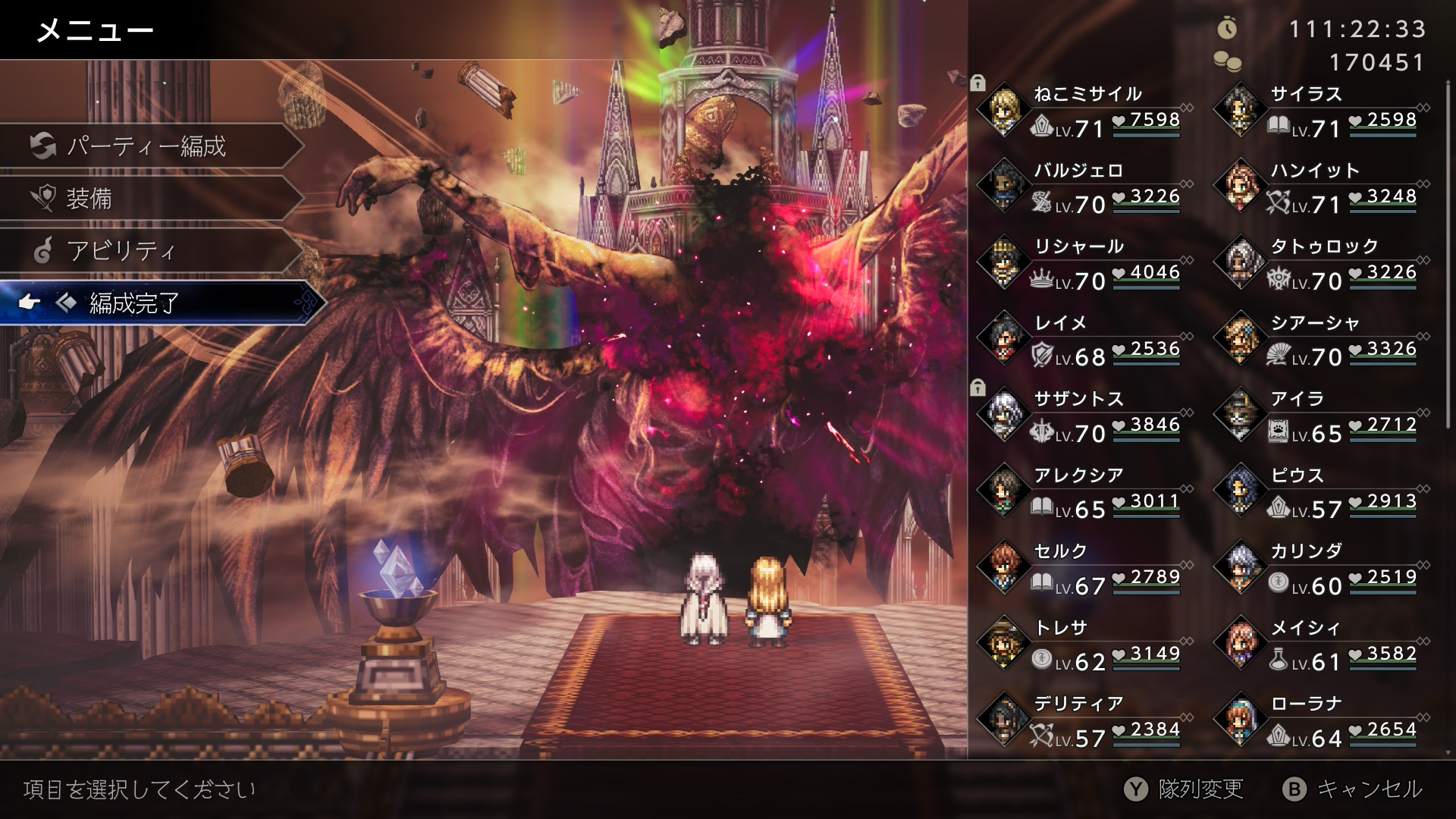Choose サザントス in the party list

[1084, 416]
